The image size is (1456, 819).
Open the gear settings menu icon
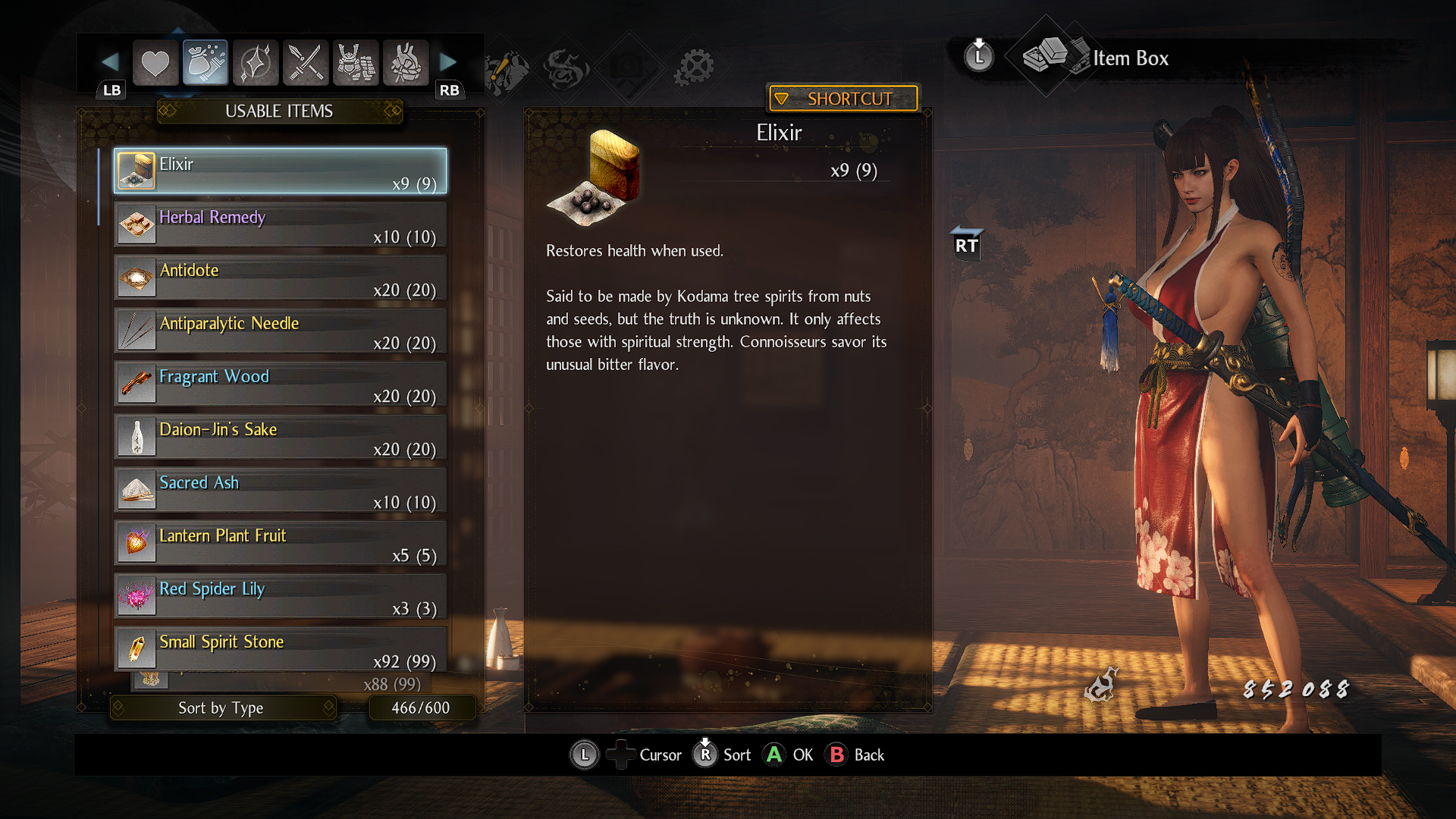[x=694, y=67]
